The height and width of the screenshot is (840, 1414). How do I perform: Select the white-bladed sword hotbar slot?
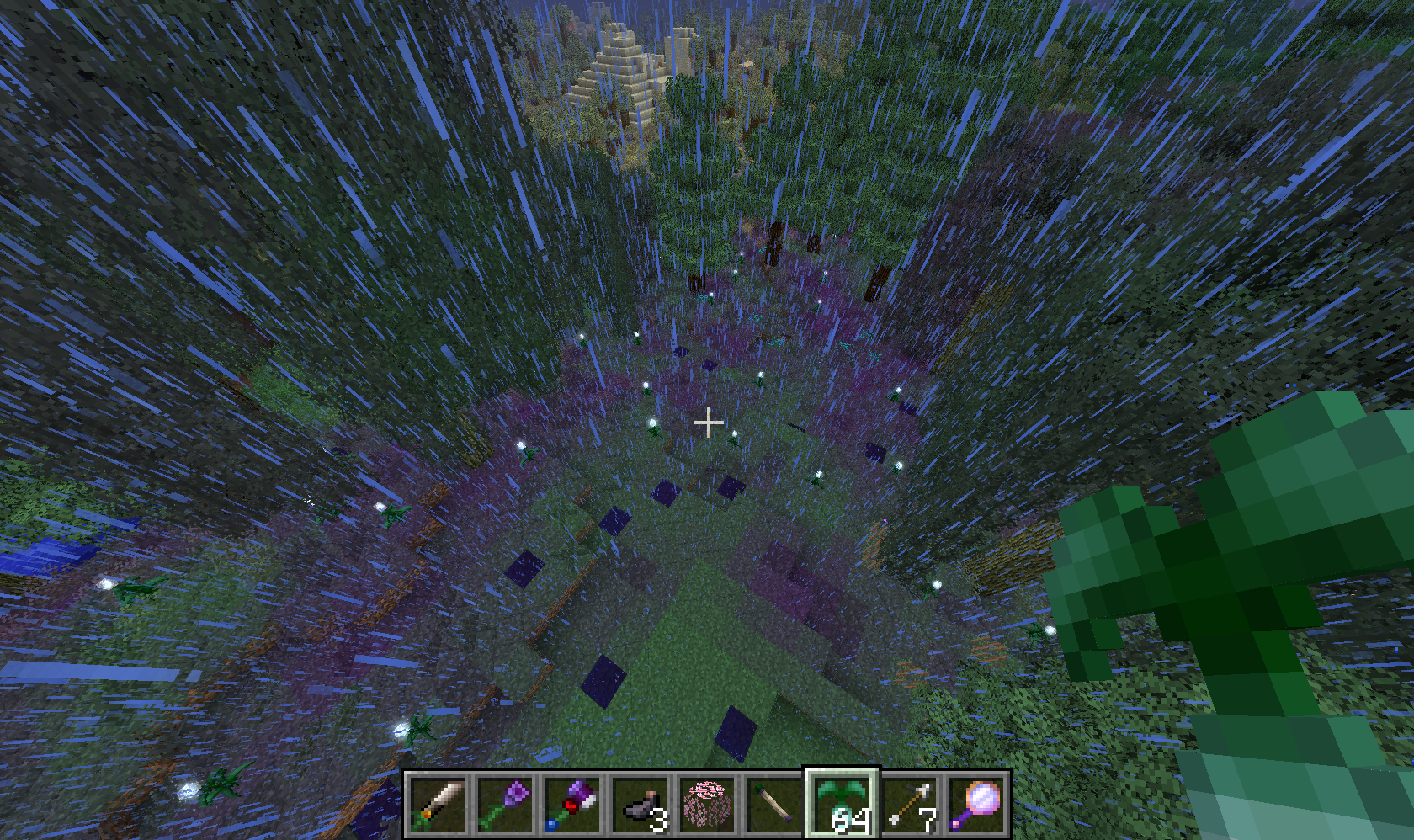(438, 805)
